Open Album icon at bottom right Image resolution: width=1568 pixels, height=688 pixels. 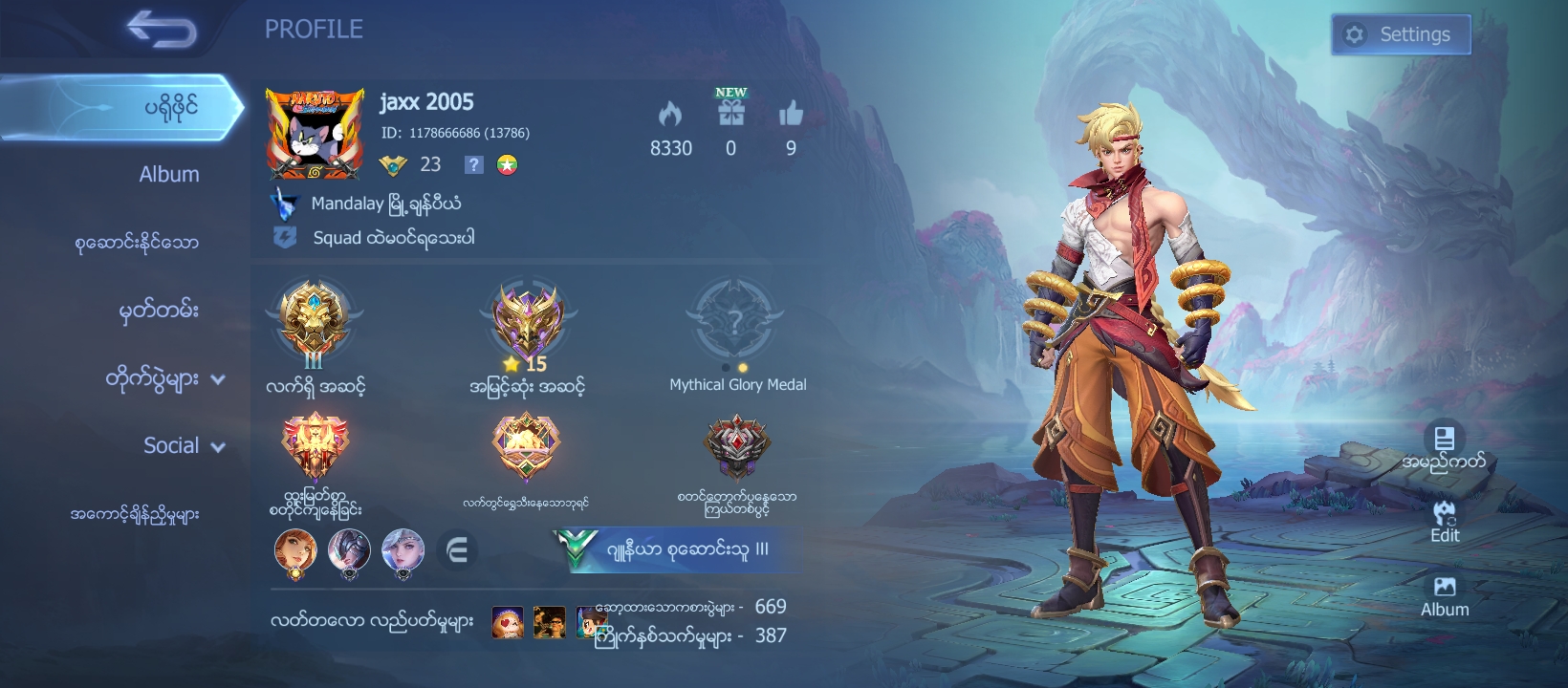[x=1445, y=595]
